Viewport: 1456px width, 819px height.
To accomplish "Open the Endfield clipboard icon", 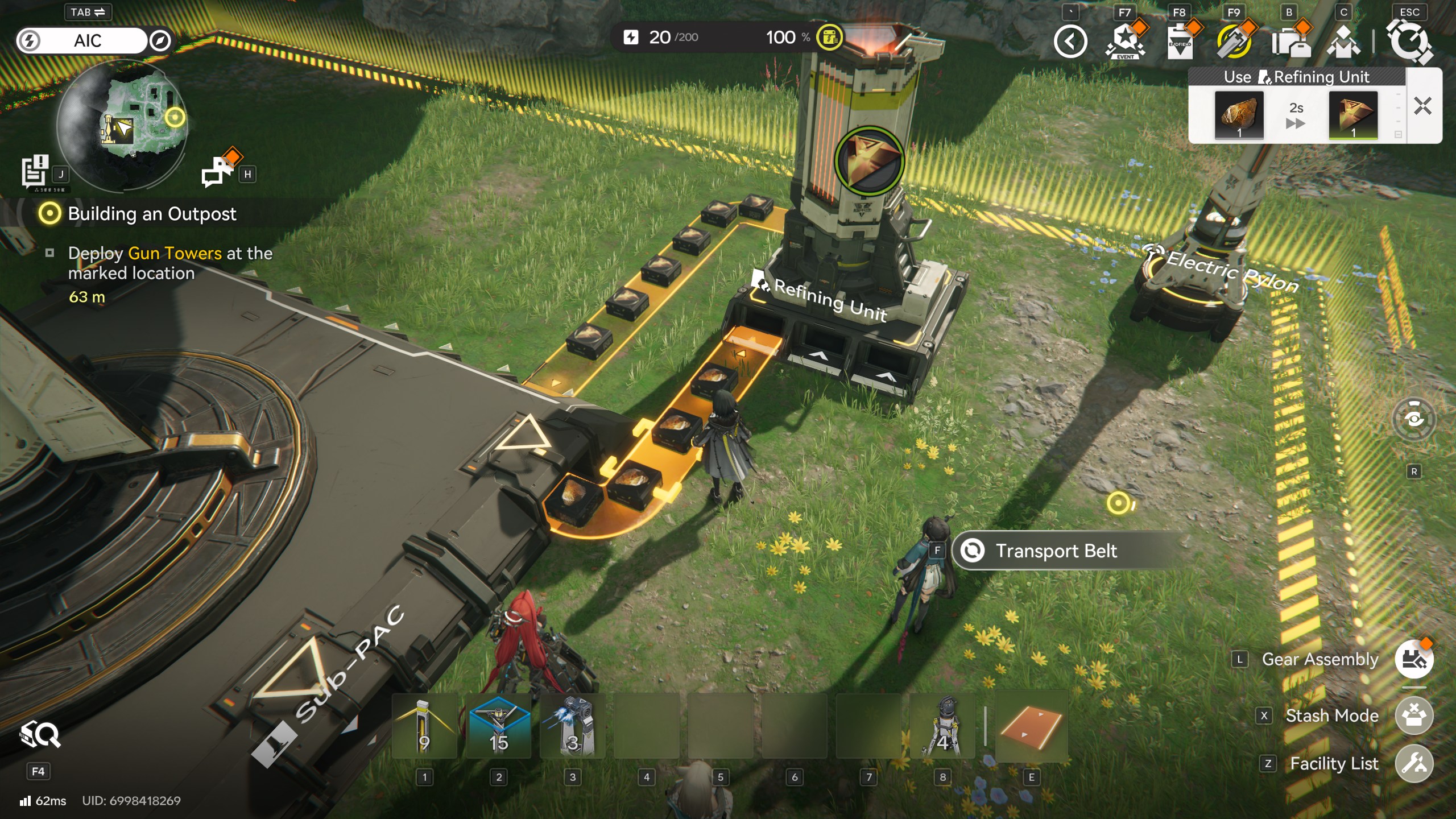I will point(1180,42).
